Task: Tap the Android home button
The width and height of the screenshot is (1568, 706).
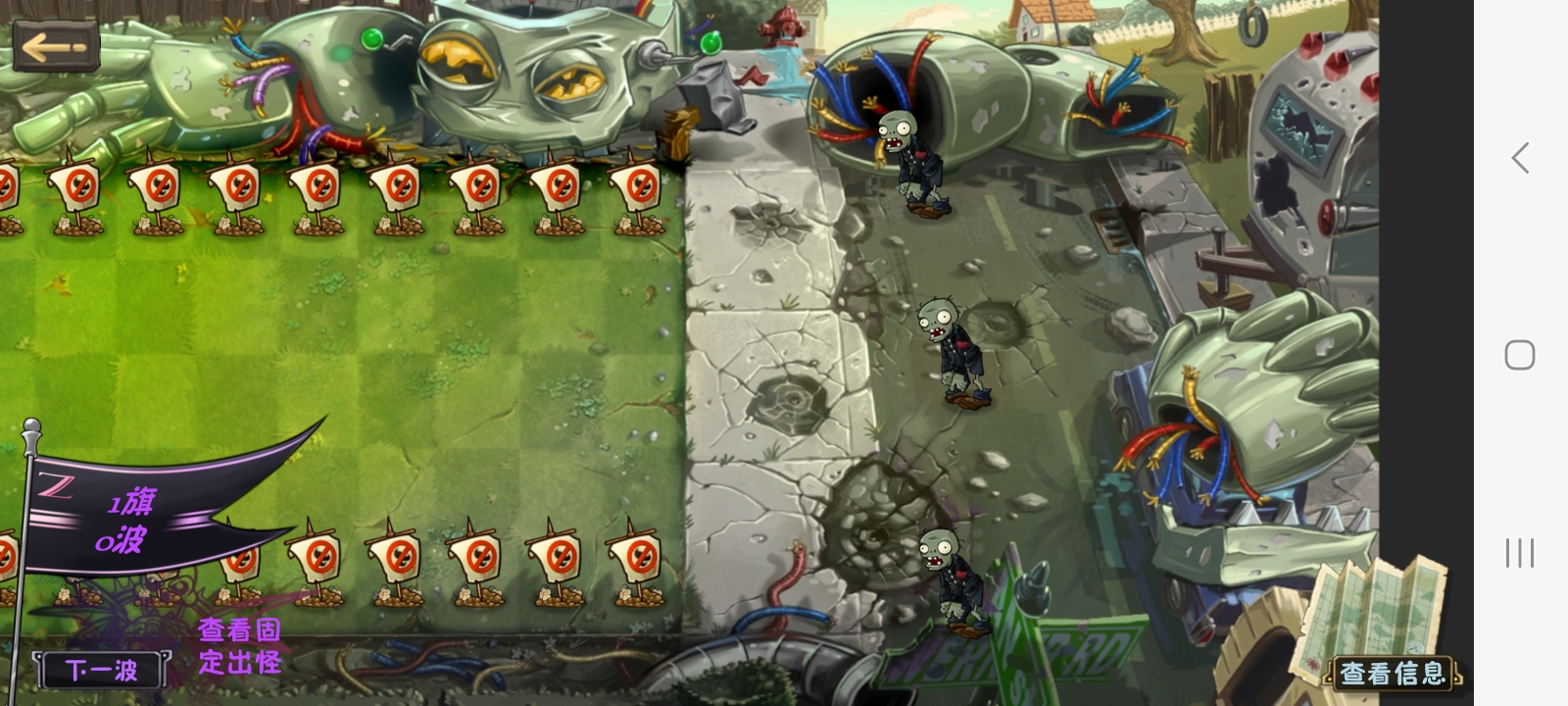Action: pyautogui.click(x=1519, y=355)
